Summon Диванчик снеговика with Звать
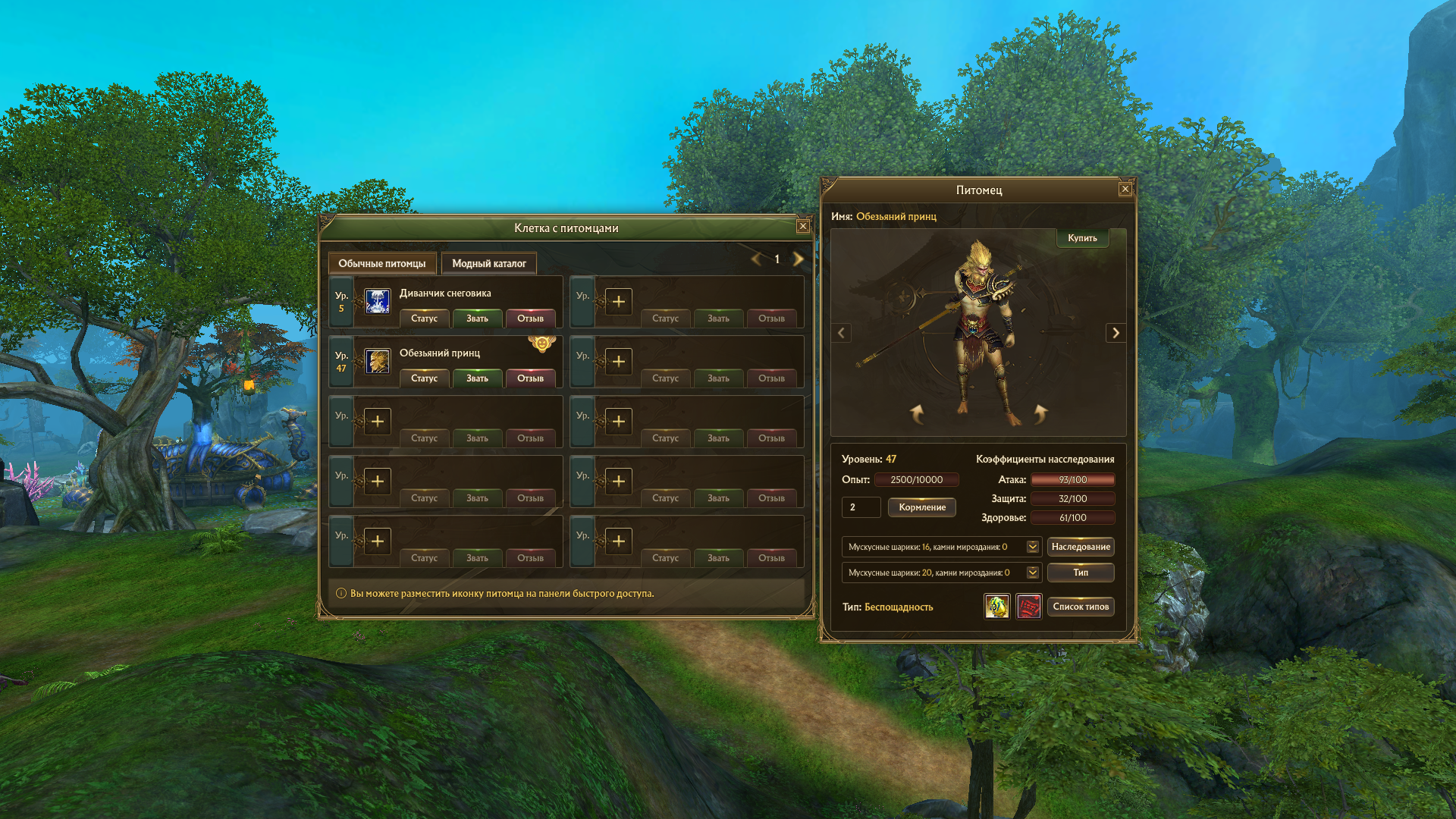Viewport: 1456px width, 819px height. pos(477,318)
